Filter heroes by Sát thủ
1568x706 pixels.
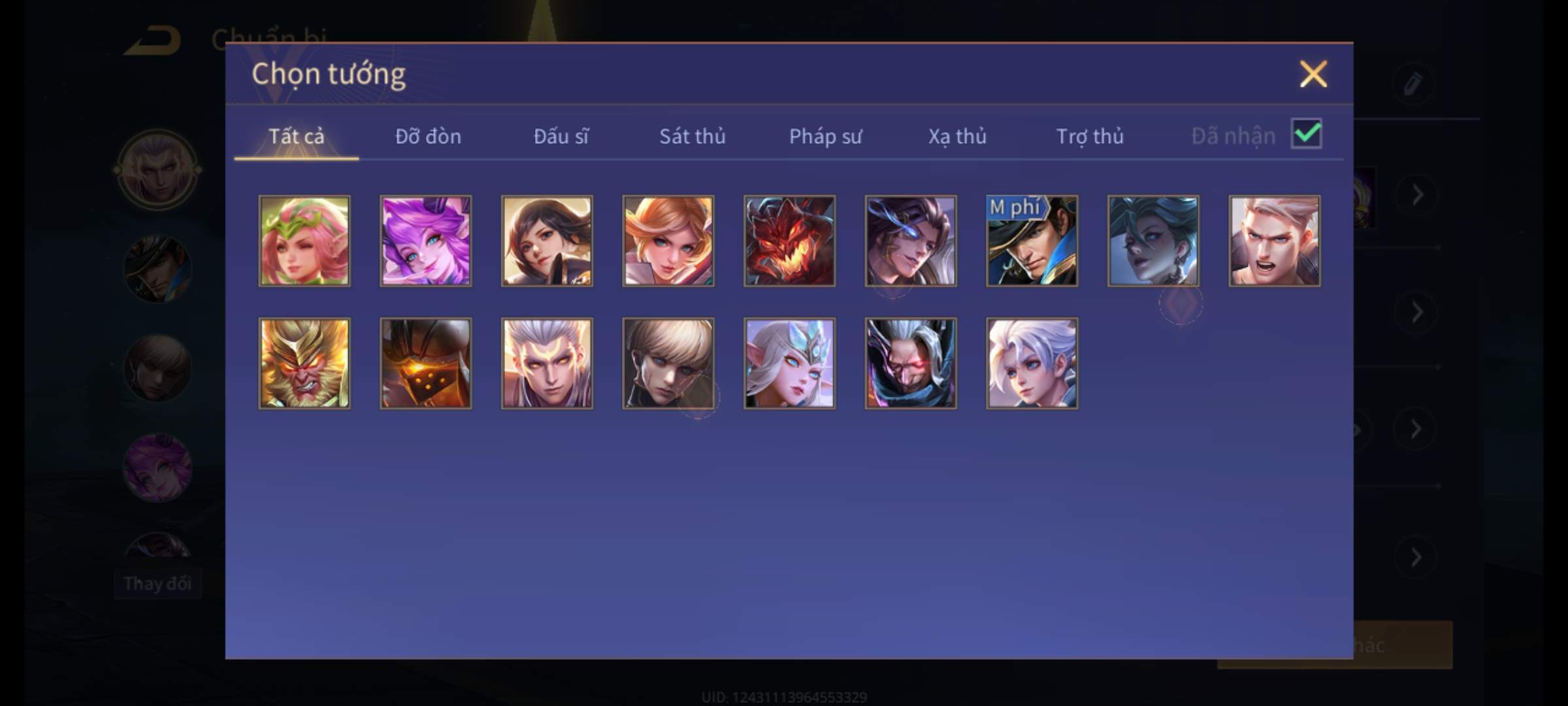click(x=692, y=136)
